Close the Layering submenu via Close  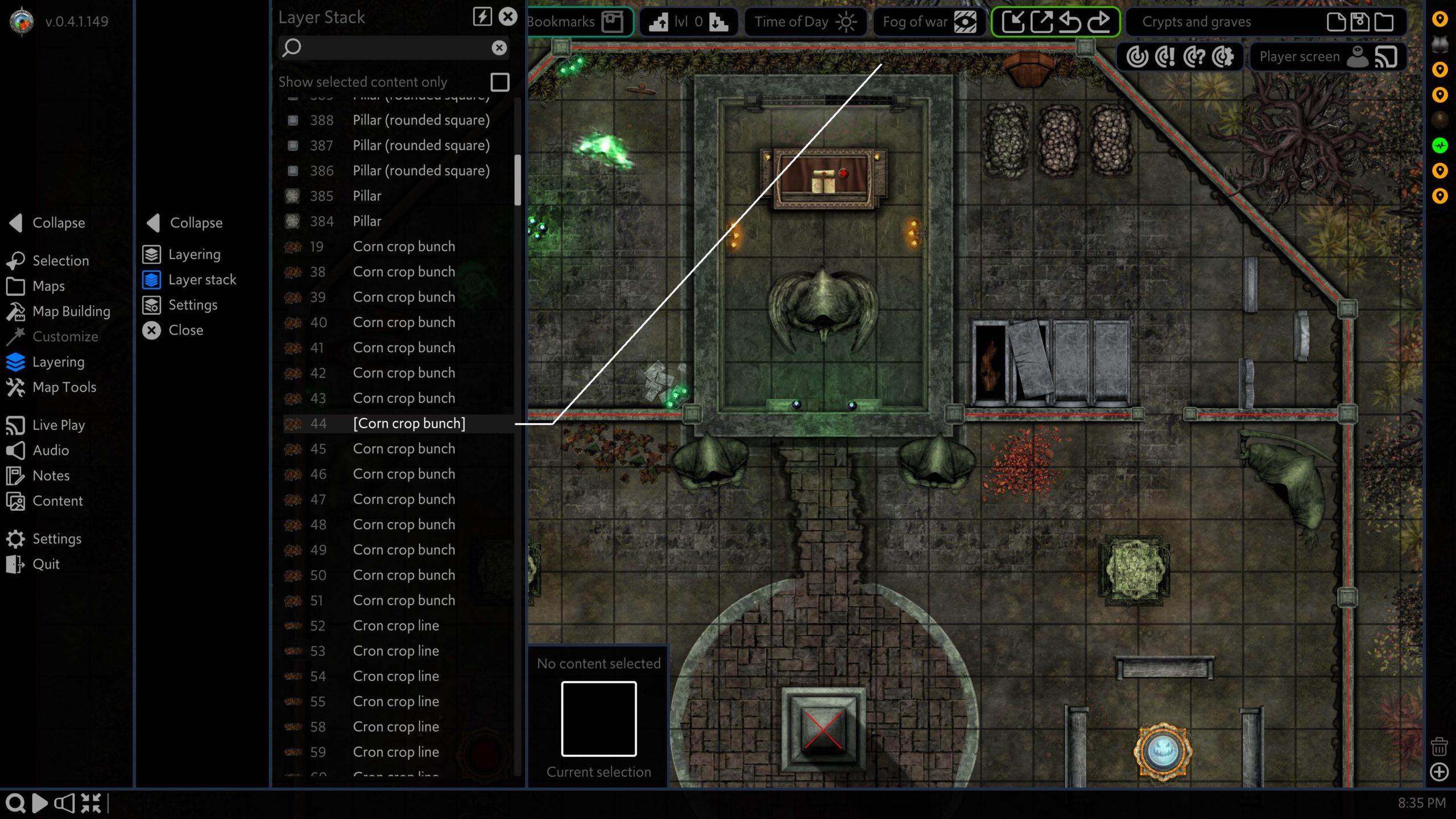click(x=185, y=330)
